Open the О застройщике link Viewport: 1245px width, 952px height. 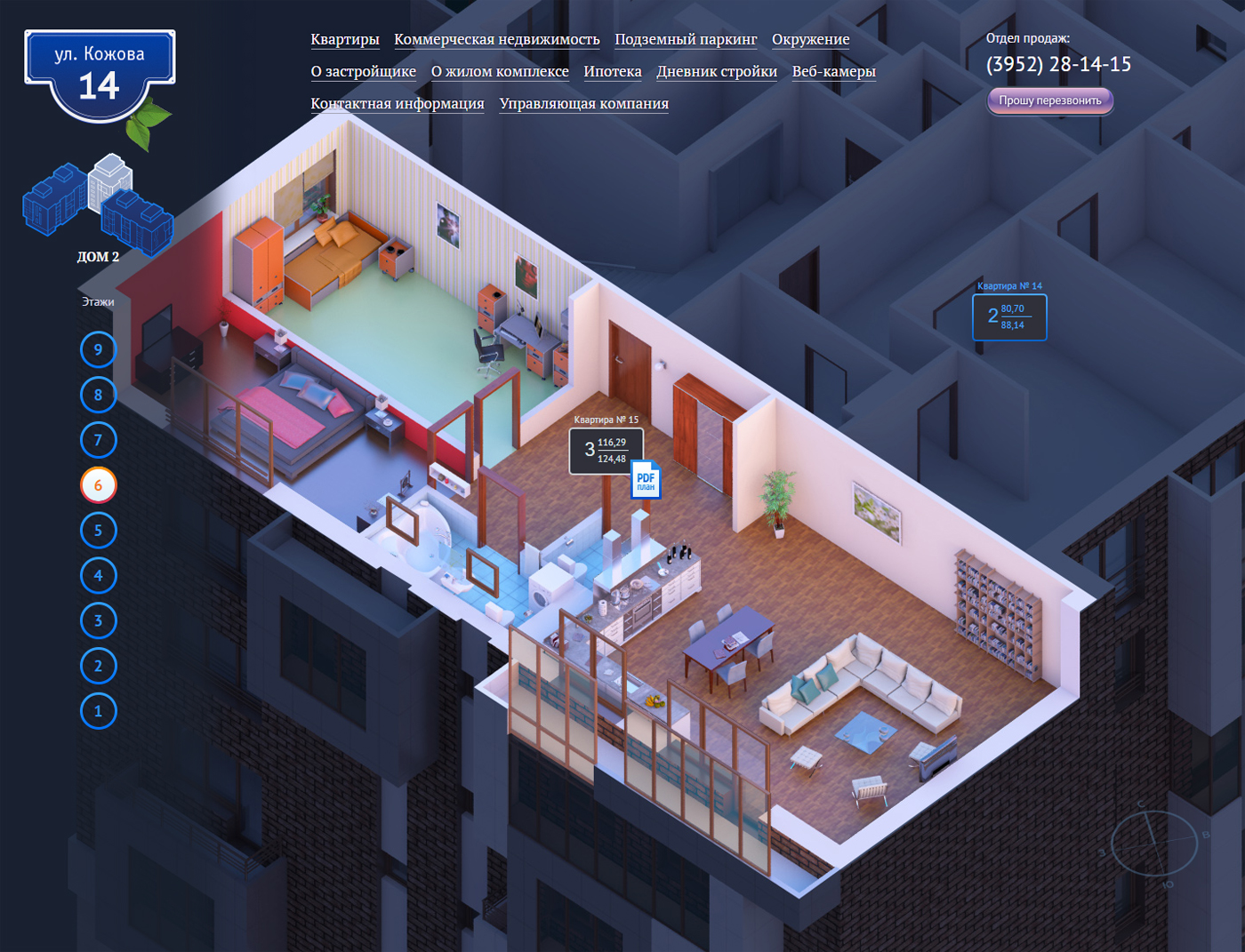363,71
